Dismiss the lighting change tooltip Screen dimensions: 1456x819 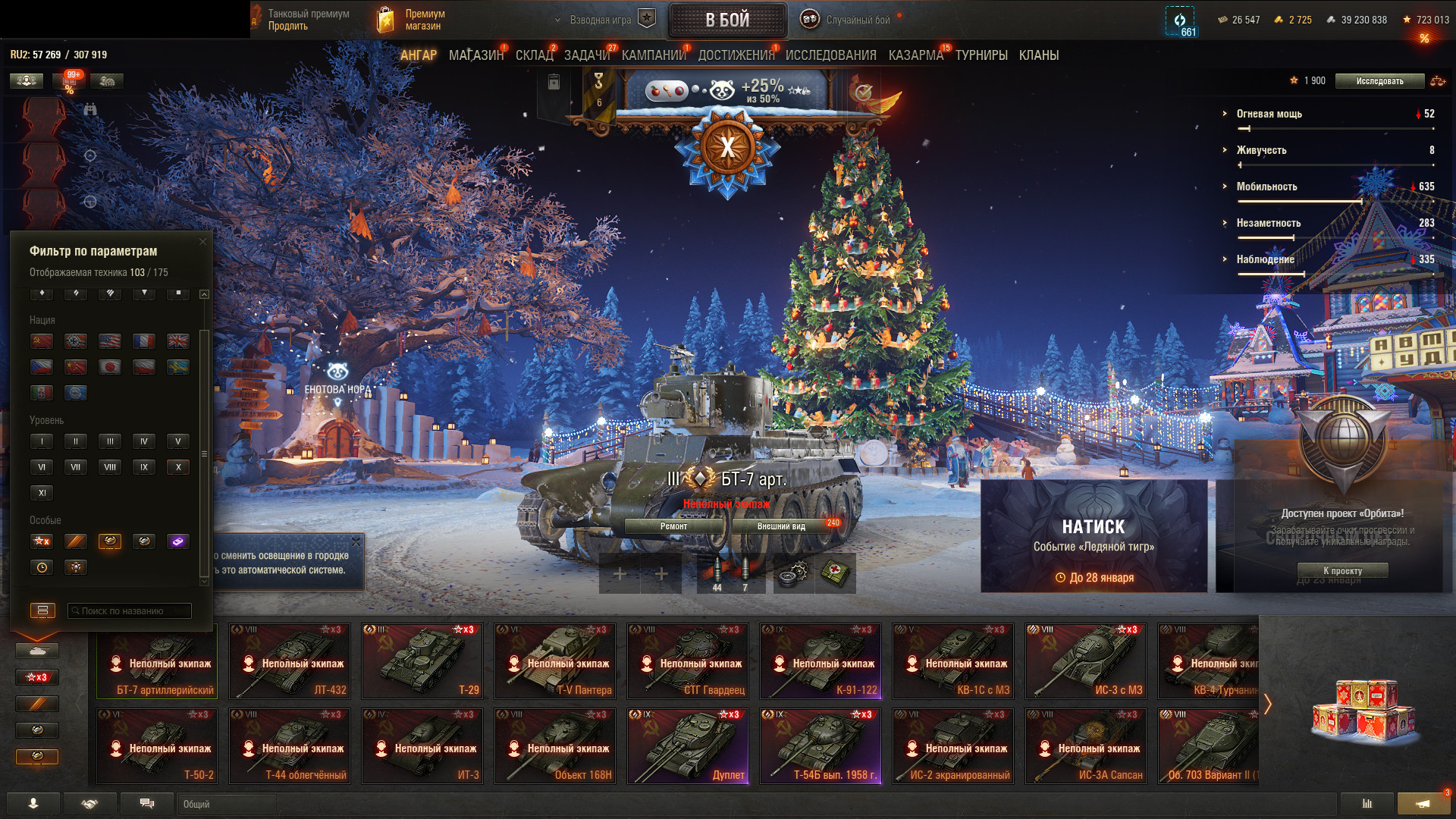click(x=356, y=541)
